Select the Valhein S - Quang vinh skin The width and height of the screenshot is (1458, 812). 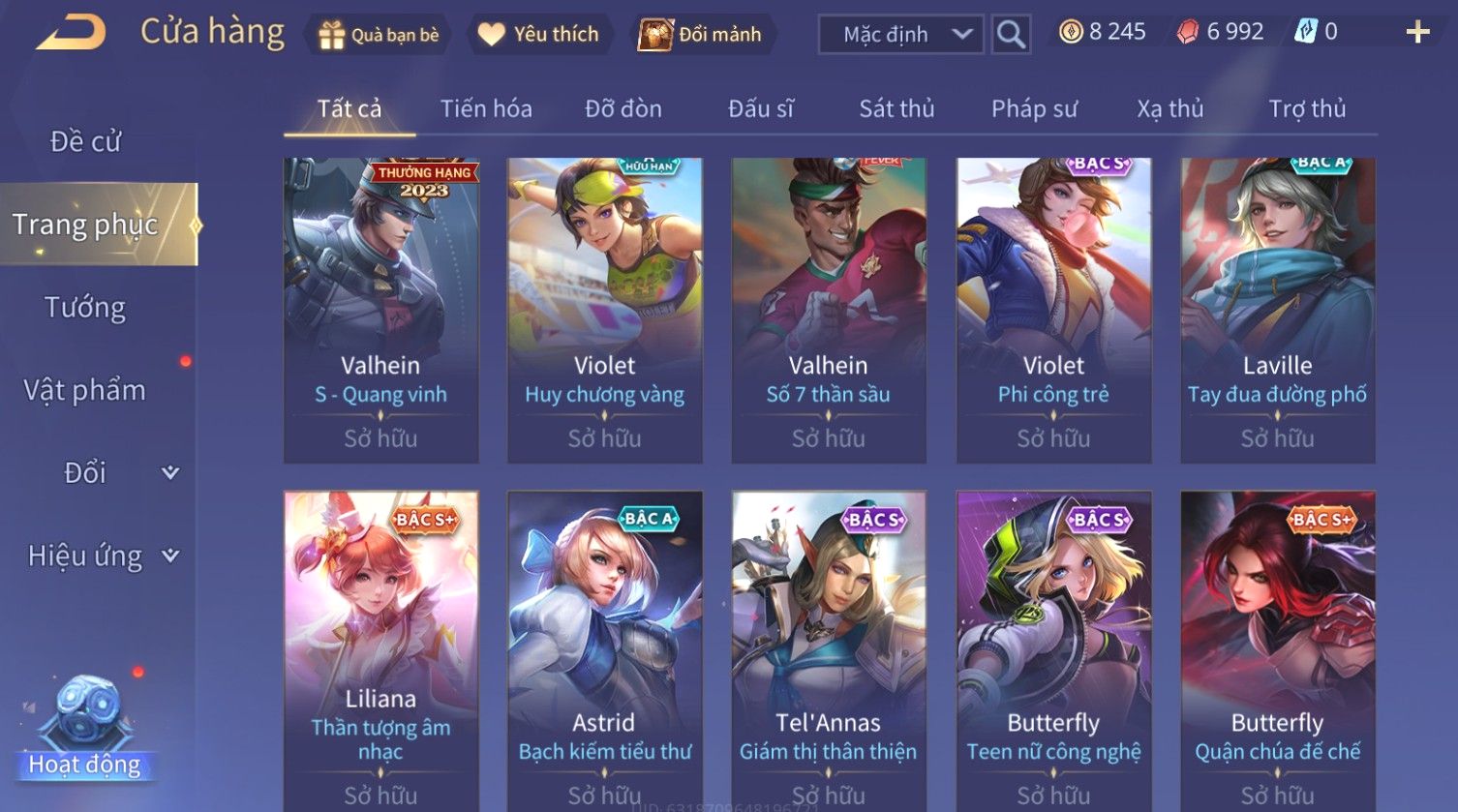[380, 310]
